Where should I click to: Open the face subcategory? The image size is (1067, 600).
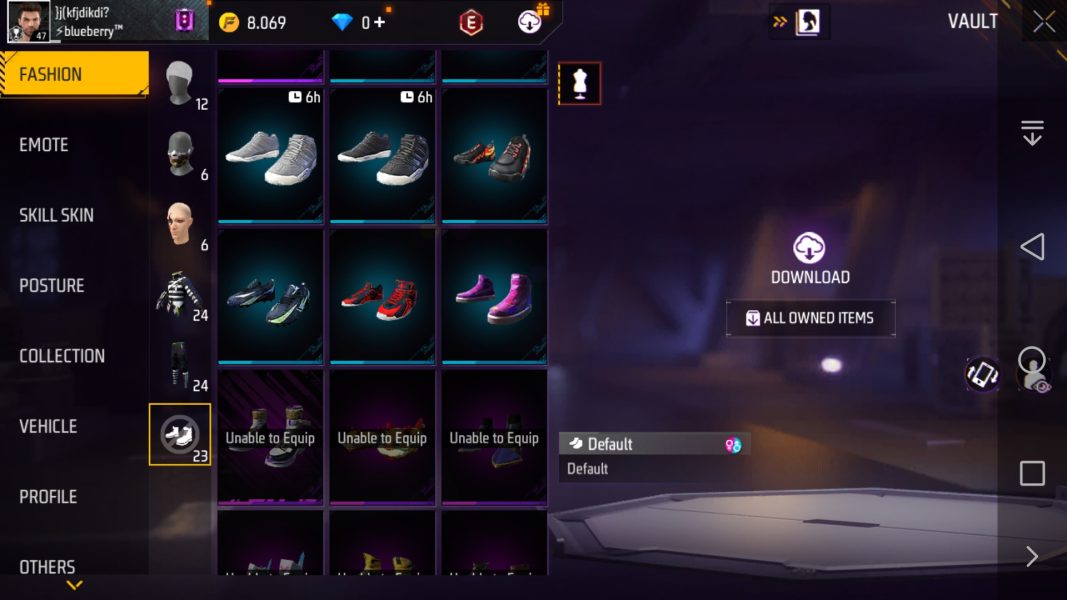tap(180, 224)
